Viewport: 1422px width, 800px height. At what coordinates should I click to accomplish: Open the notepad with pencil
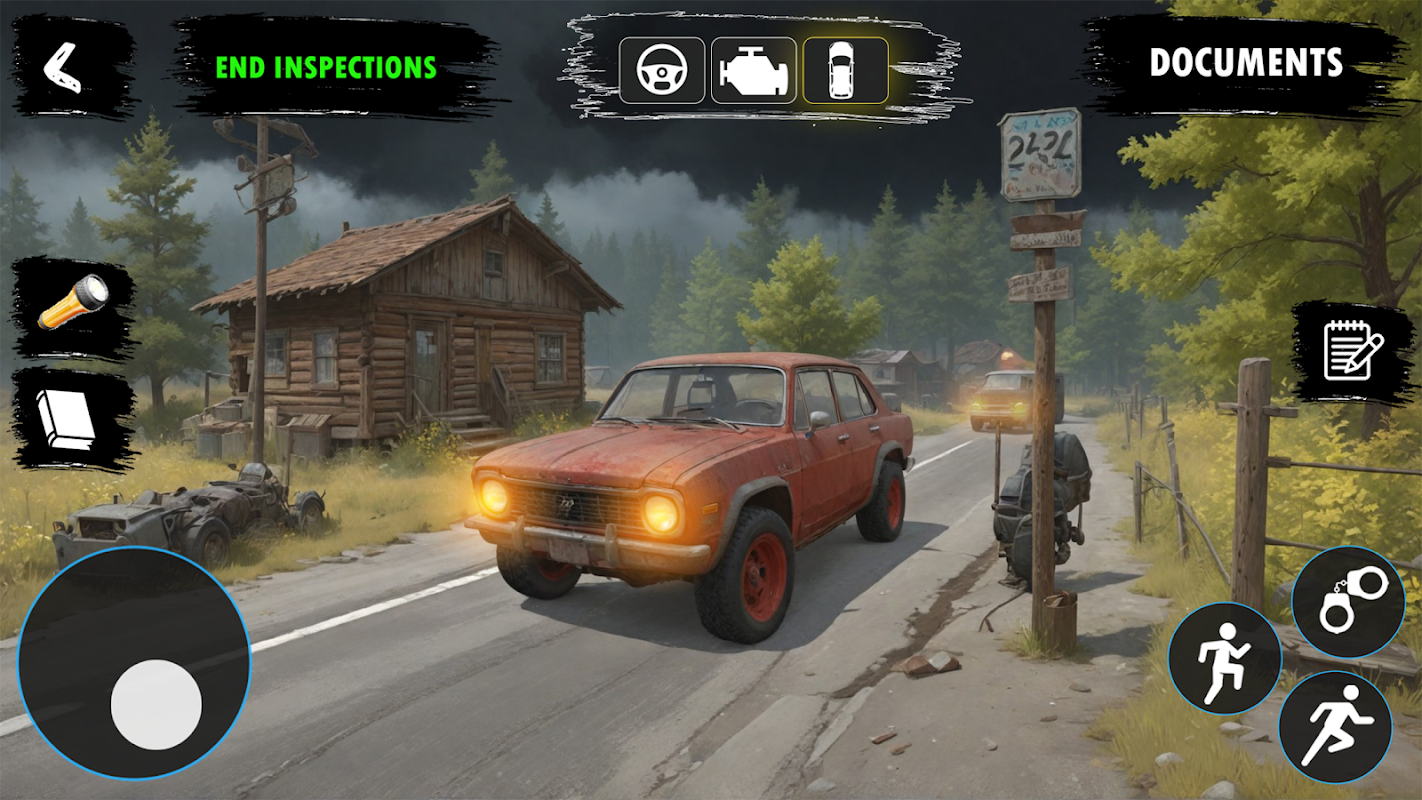coord(1352,350)
